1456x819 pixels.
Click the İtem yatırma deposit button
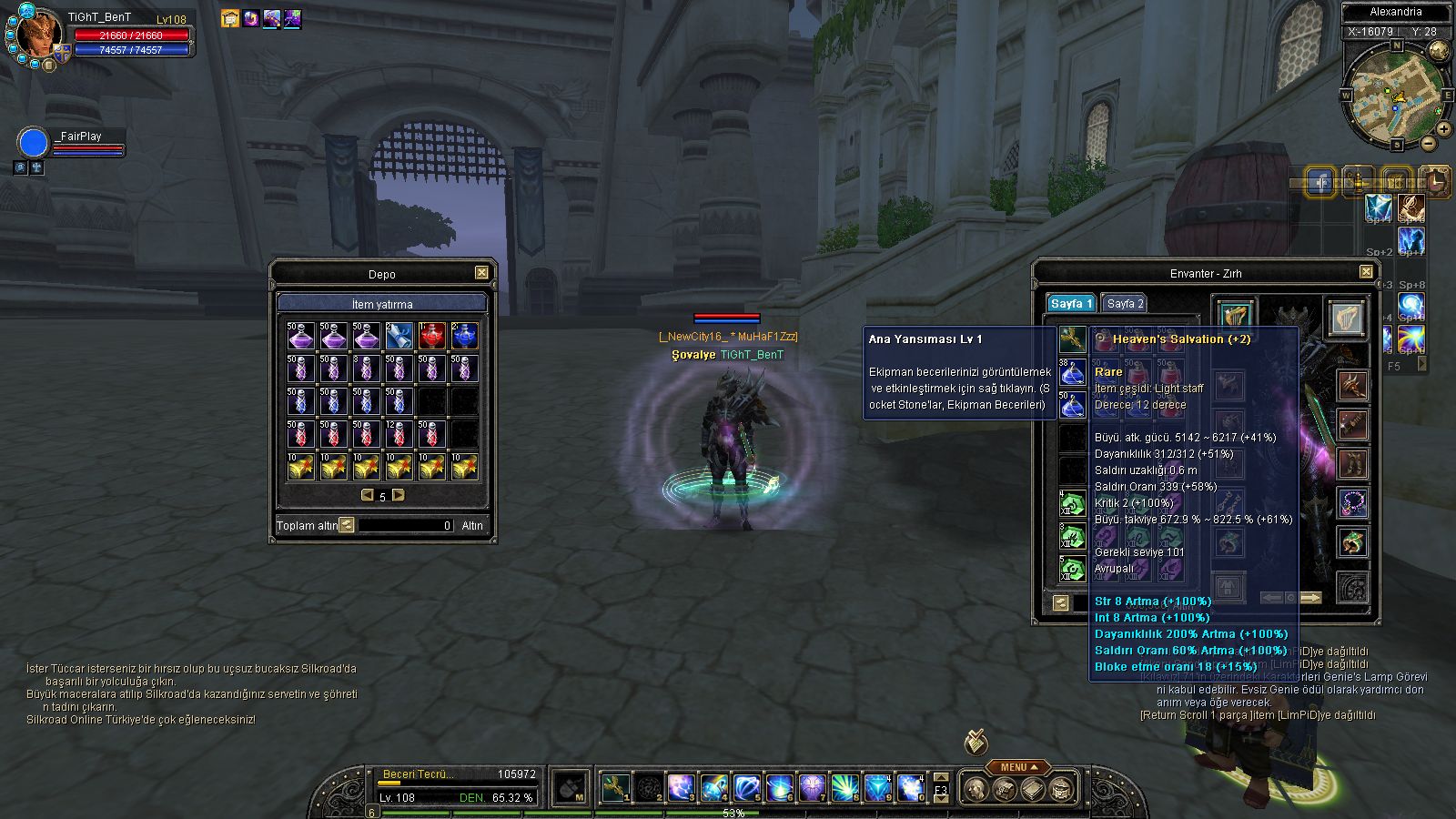coord(382,304)
